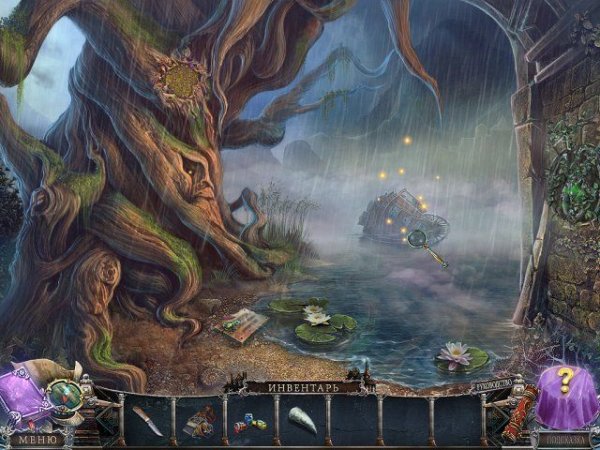
Task: Click the Инвентарь panel label
Action: tap(302, 386)
